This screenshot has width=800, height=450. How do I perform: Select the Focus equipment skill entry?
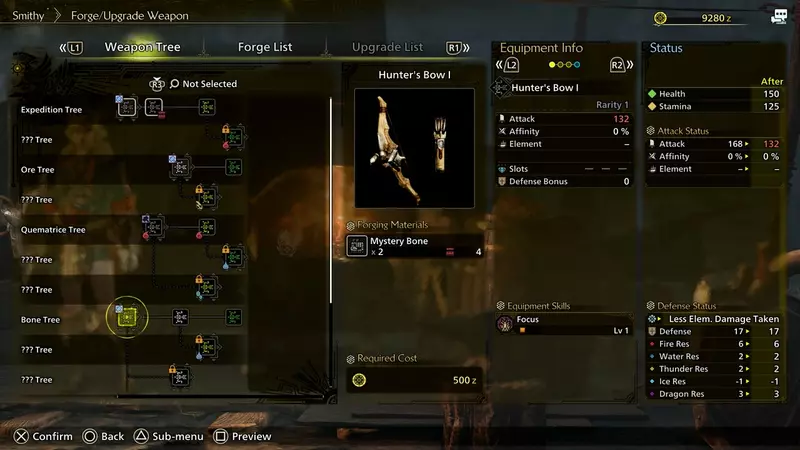pos(565,324)
